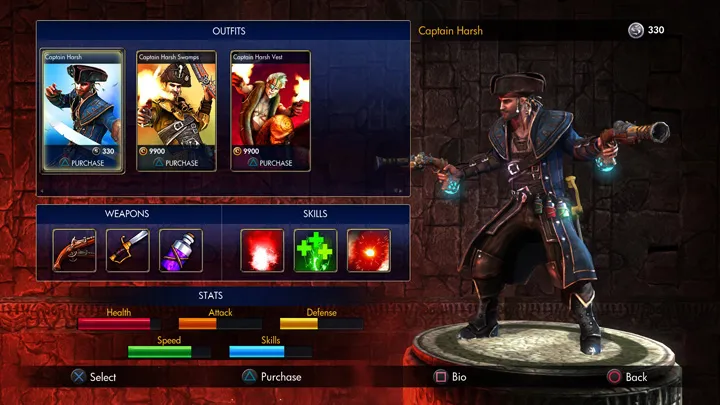Choose the cutlass sword weapon icon
This screenshot has height=405, width=720.
tap(128, 250)
